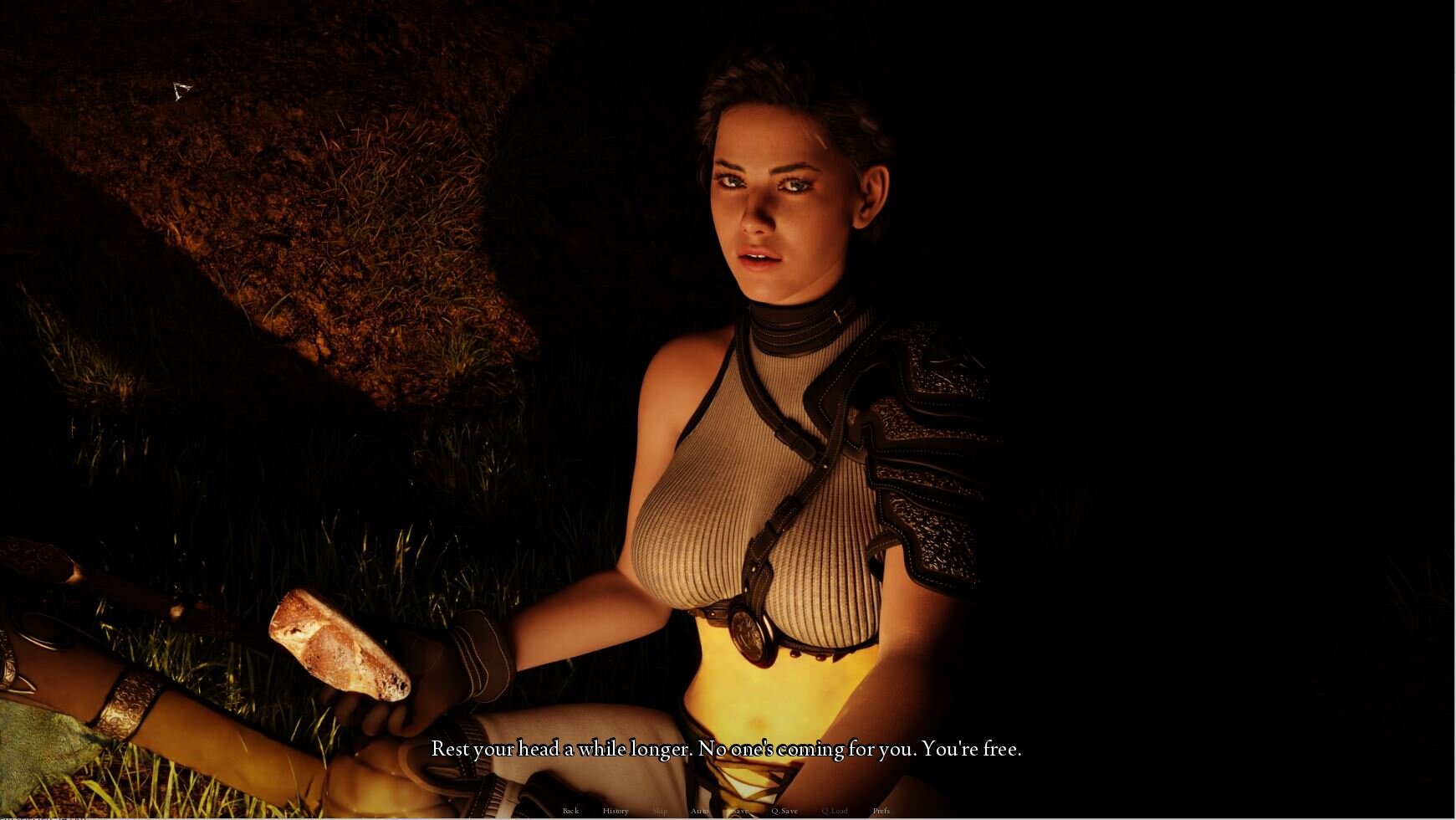Click the Skip button
The height and width of the screenshot is (820, 1456).
(x=660, y=811)
